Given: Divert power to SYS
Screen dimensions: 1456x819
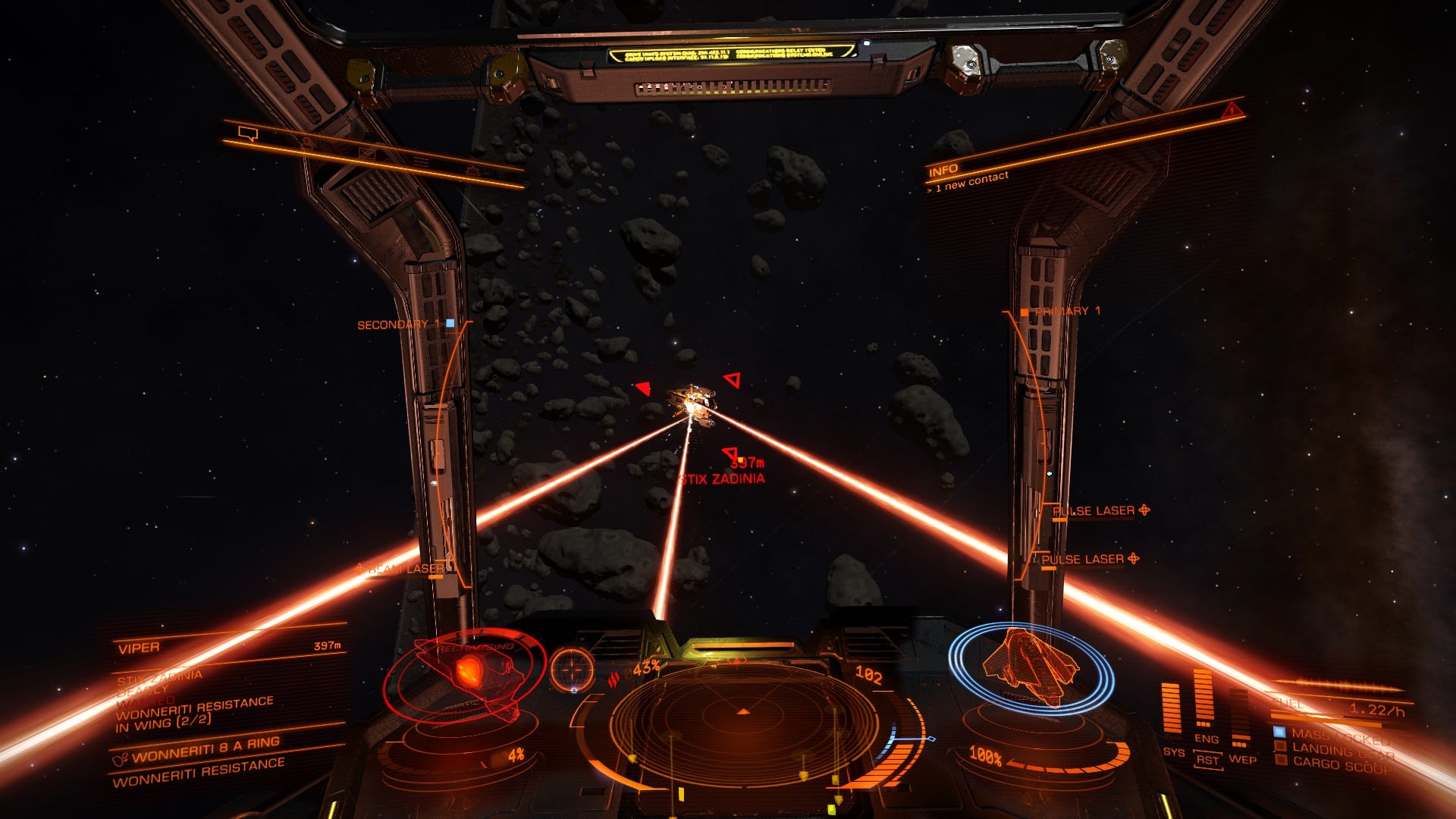Looking at the screenshot, I should point(1172,752).
